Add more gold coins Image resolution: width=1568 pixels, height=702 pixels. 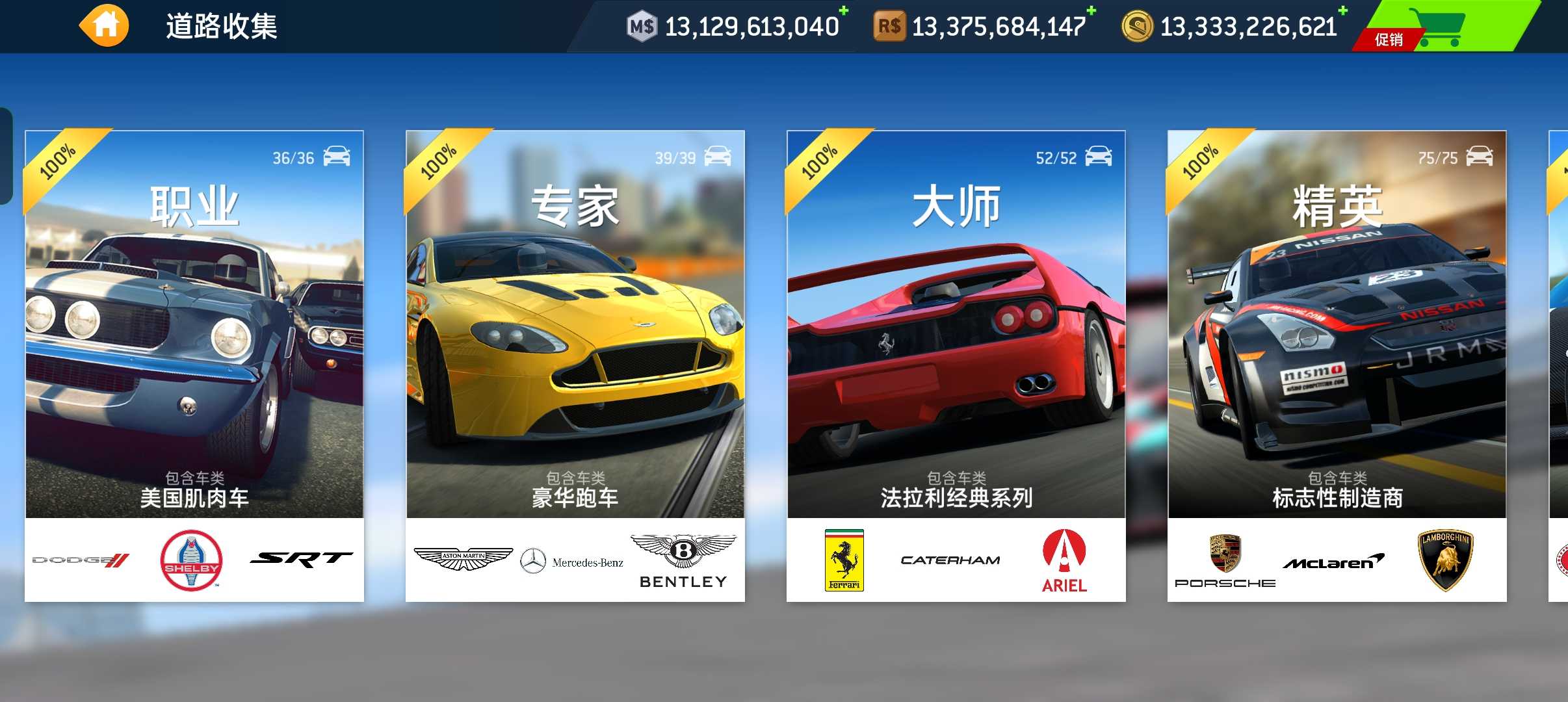pyautogui.click(x=1342, y=11)
